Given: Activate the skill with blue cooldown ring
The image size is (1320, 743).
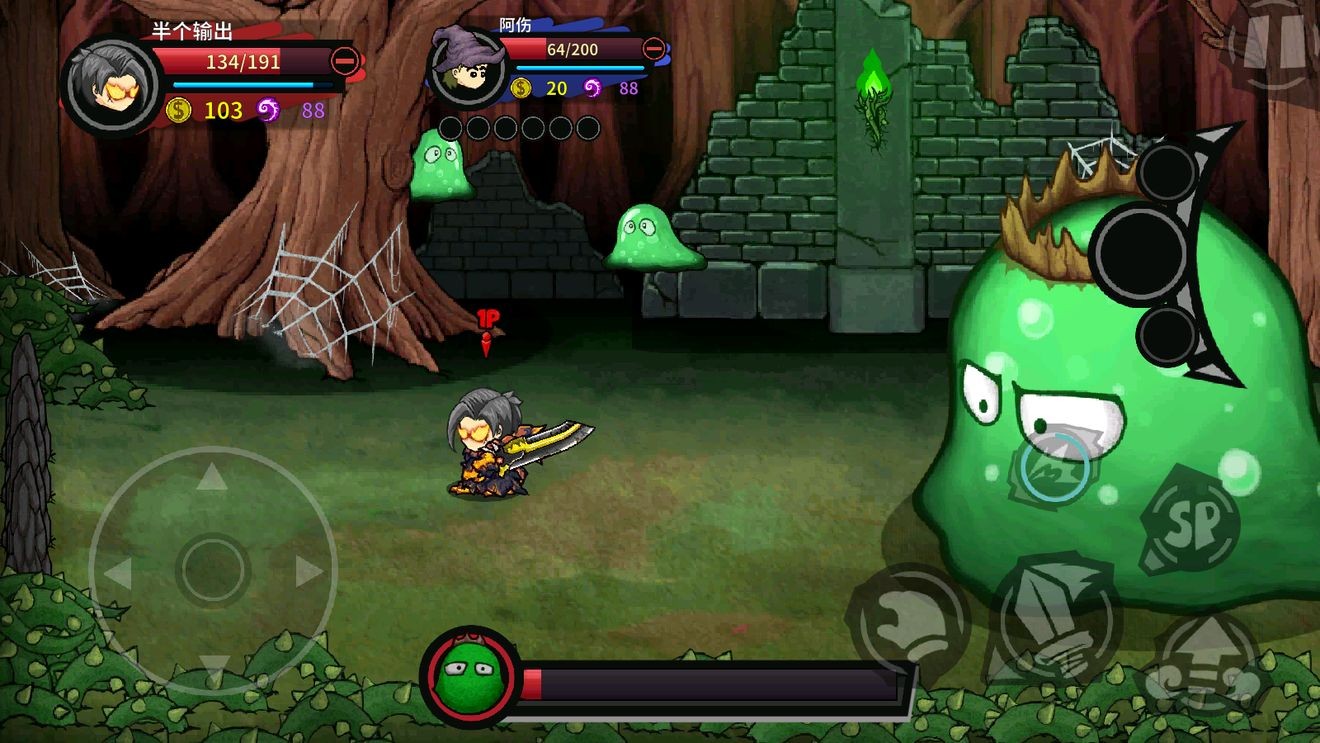Looking at the screenshot, I should 1056,468.
